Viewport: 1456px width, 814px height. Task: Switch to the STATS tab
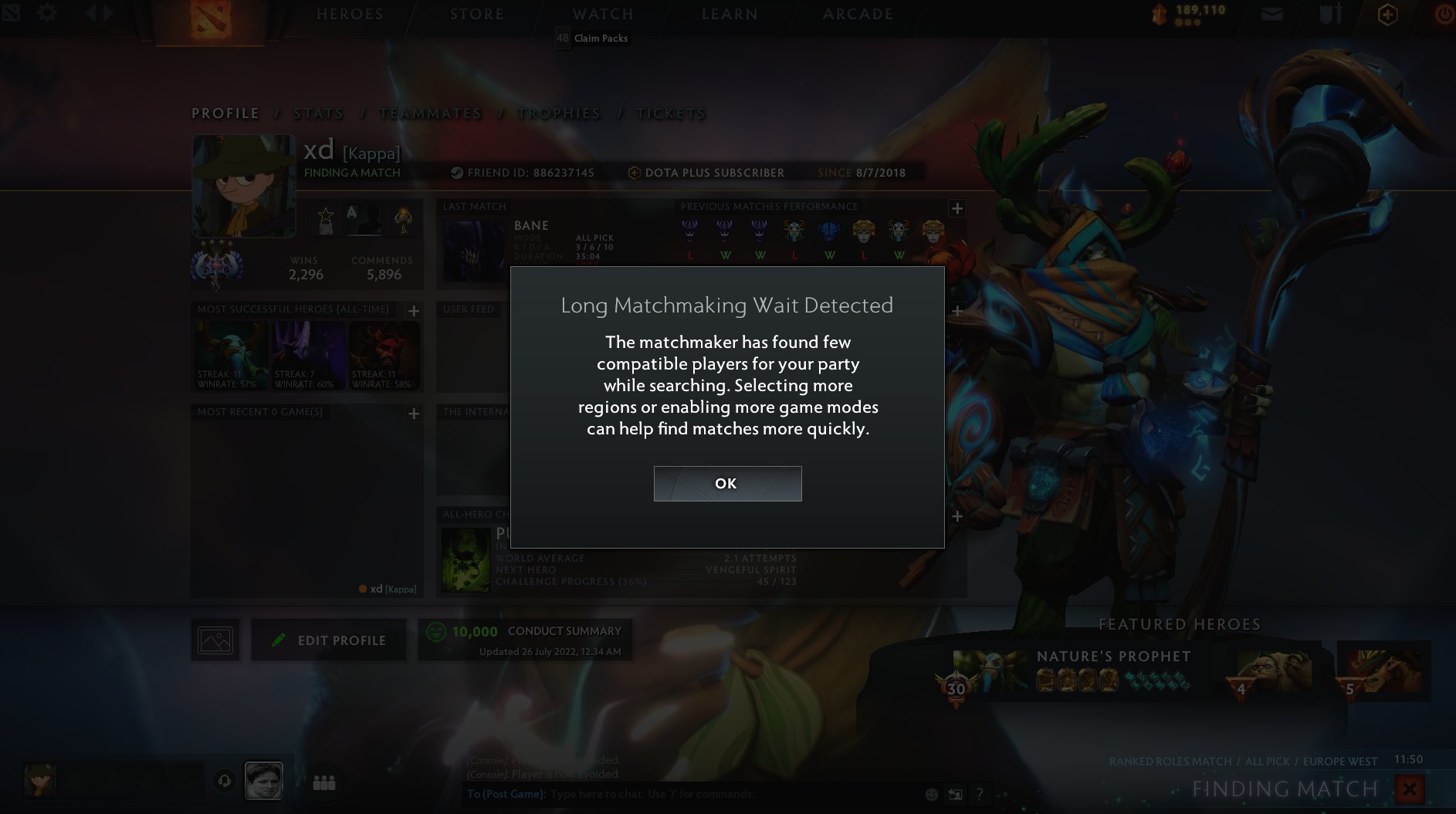[x=317, y=113]
